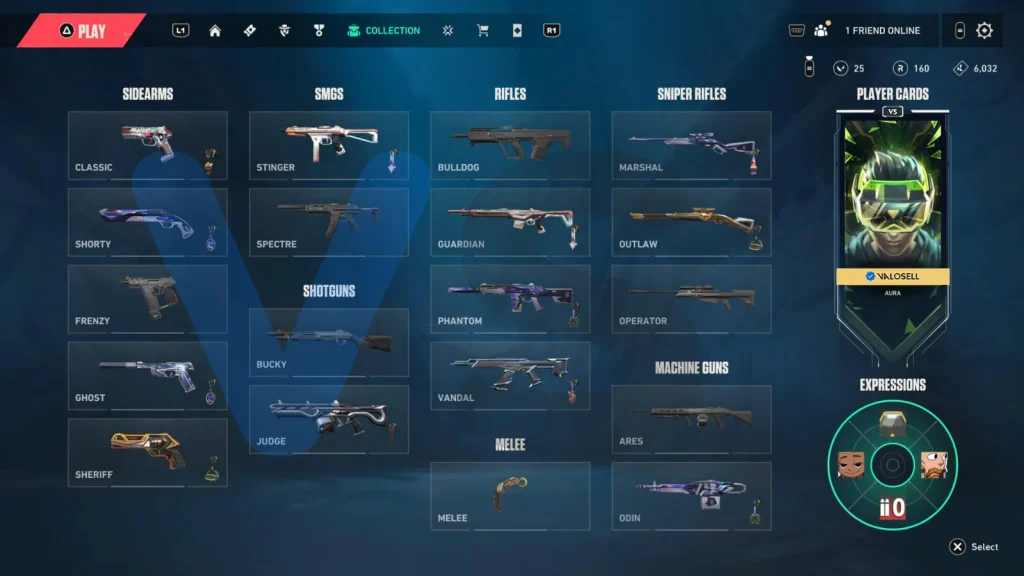Select the Classic sidearm slot
Screen dimensions: 1024x576
click(x=148, y=145)
